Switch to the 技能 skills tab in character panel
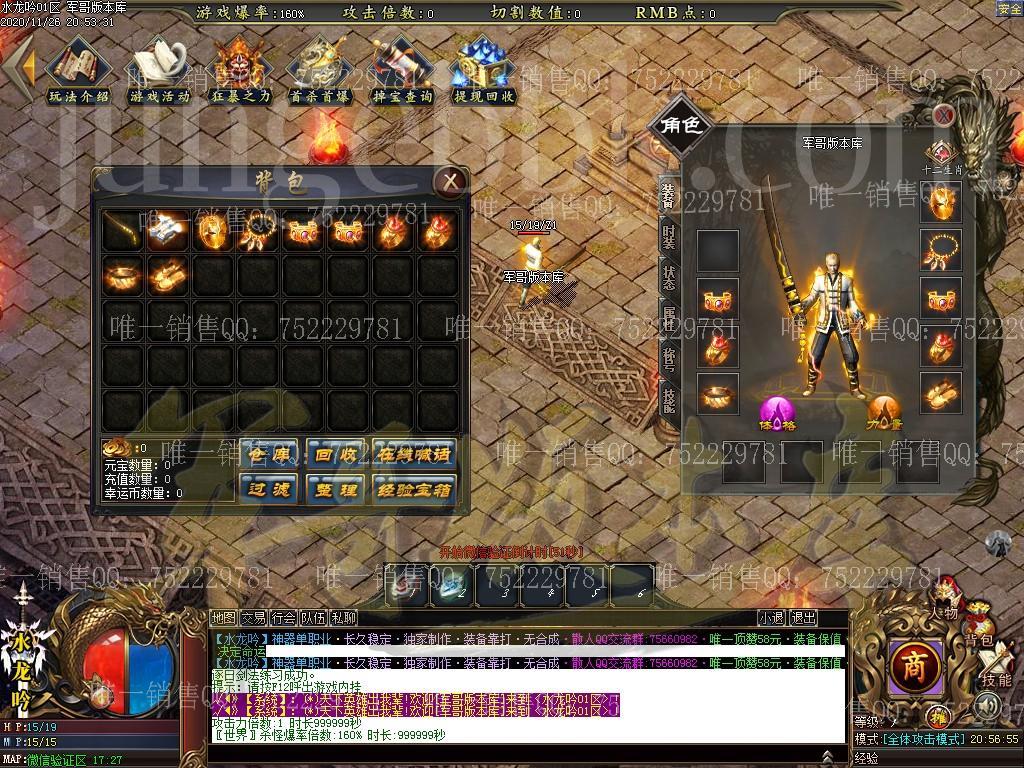Screen dimensions: 1024x768 pos(668,398)
